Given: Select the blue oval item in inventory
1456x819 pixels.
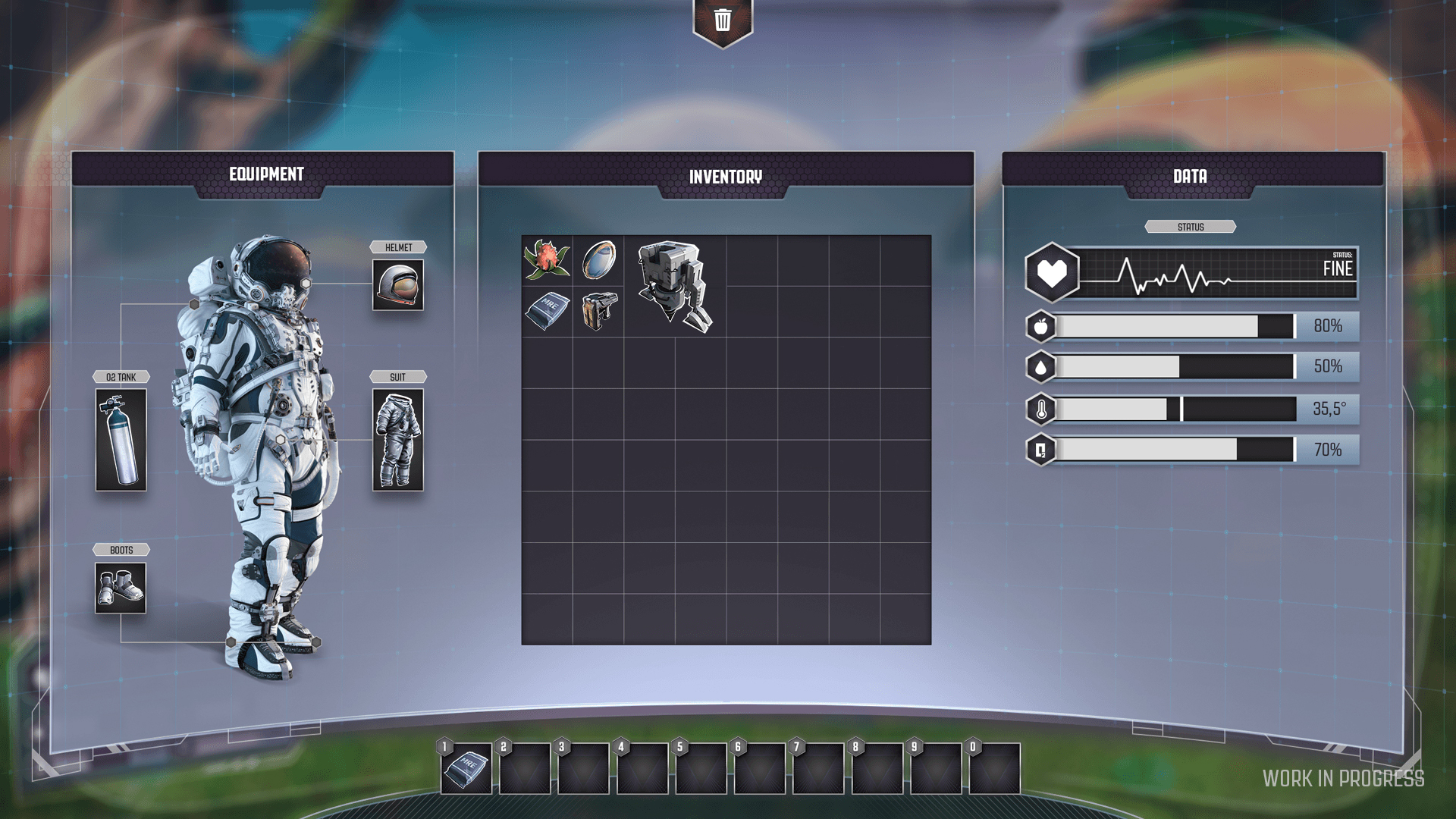Looking at the screenshot, I should point(598,260).
